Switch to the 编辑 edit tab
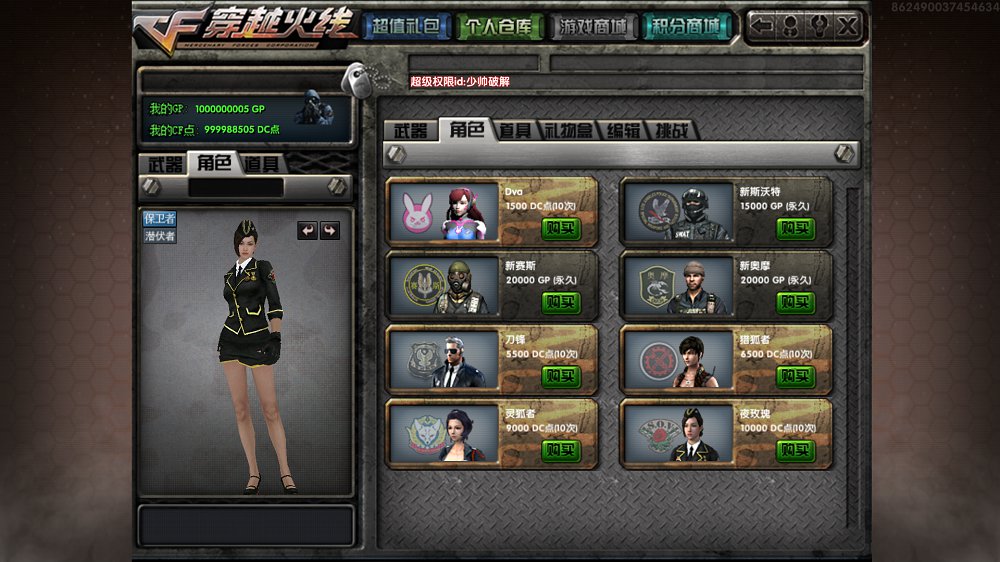This screenshot has height=562, width=1000. pos(623,131)
